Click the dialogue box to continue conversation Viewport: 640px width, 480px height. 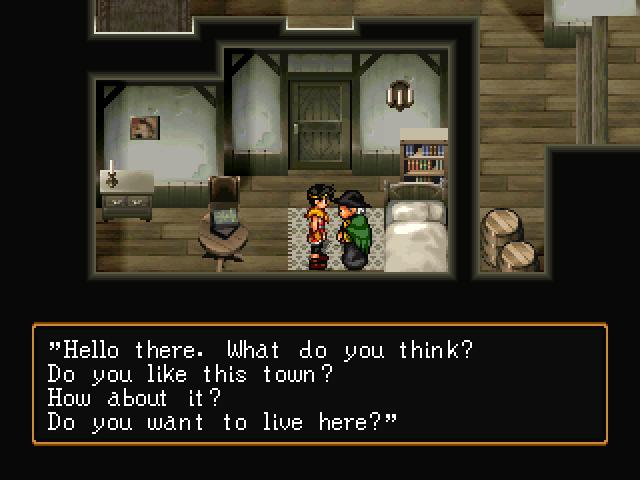(320, 384)
